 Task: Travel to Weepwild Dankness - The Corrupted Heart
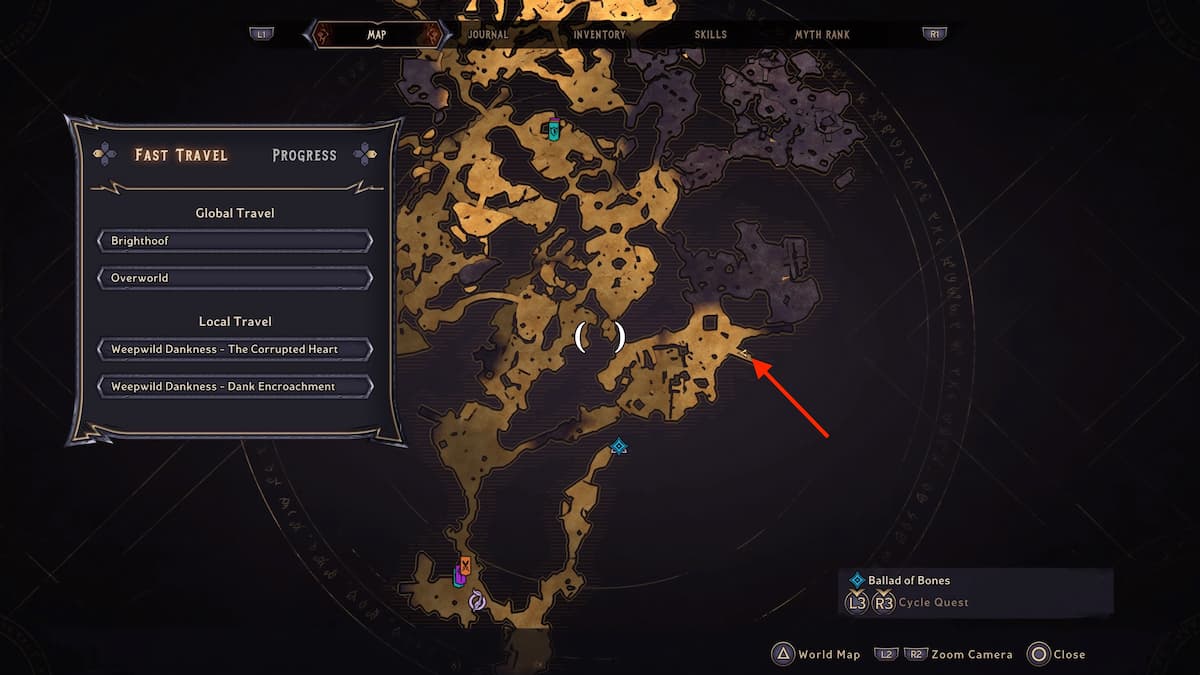tap(235, 349)
